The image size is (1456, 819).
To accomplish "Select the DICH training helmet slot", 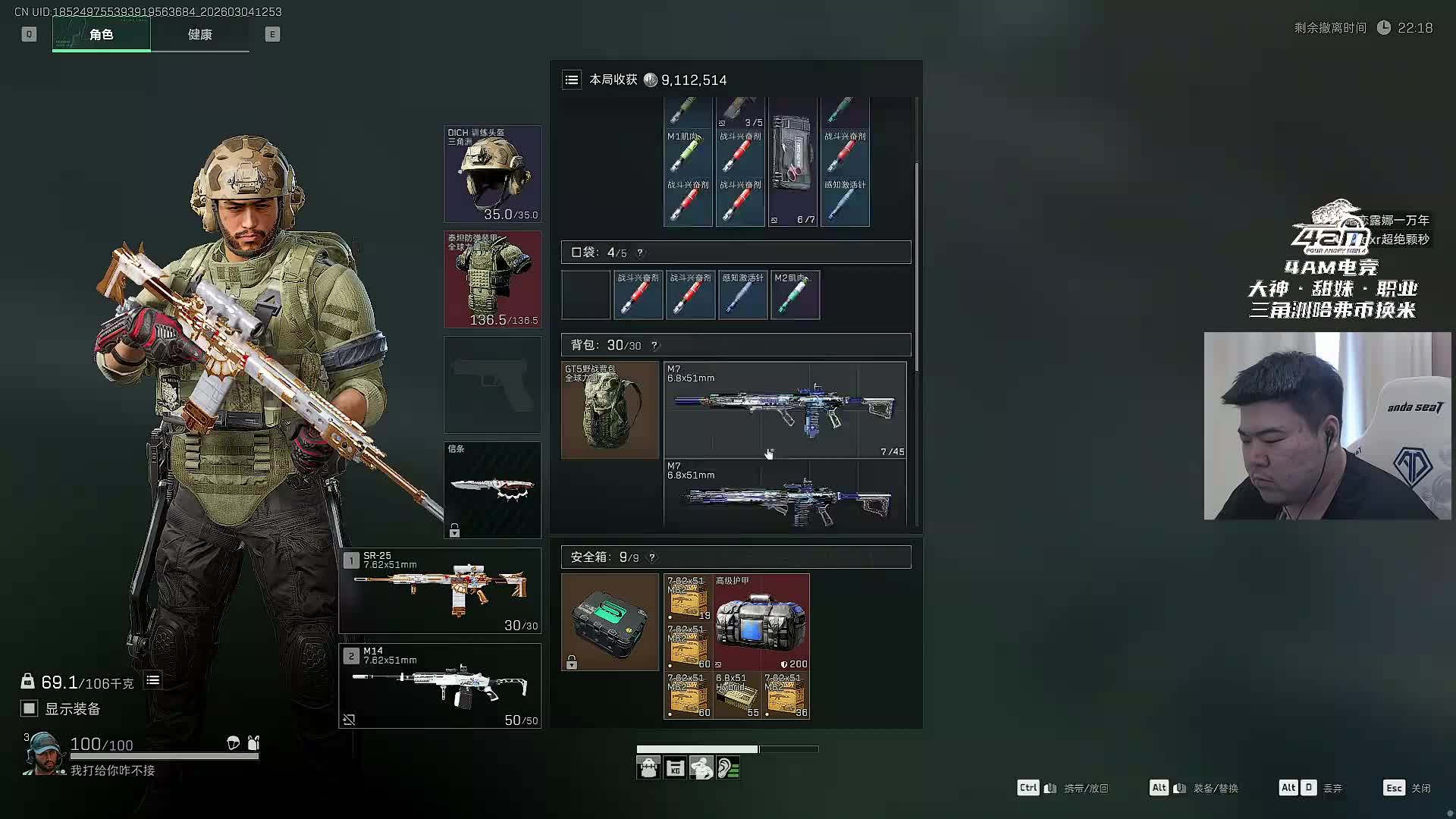I will (492, 174).
